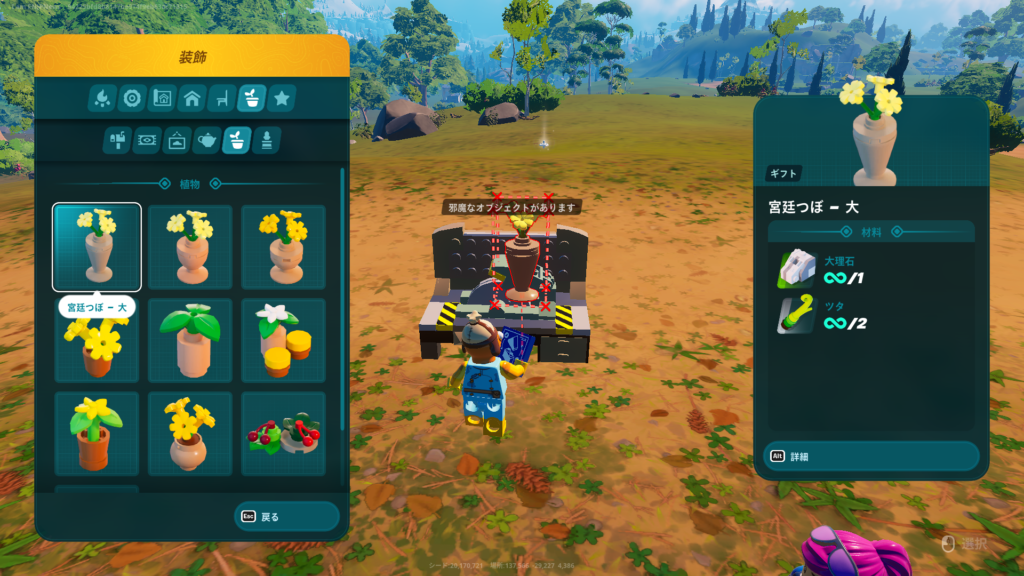Open the chair furniture tab
The image size is (1024, 576).
click(x=222, y=98)
